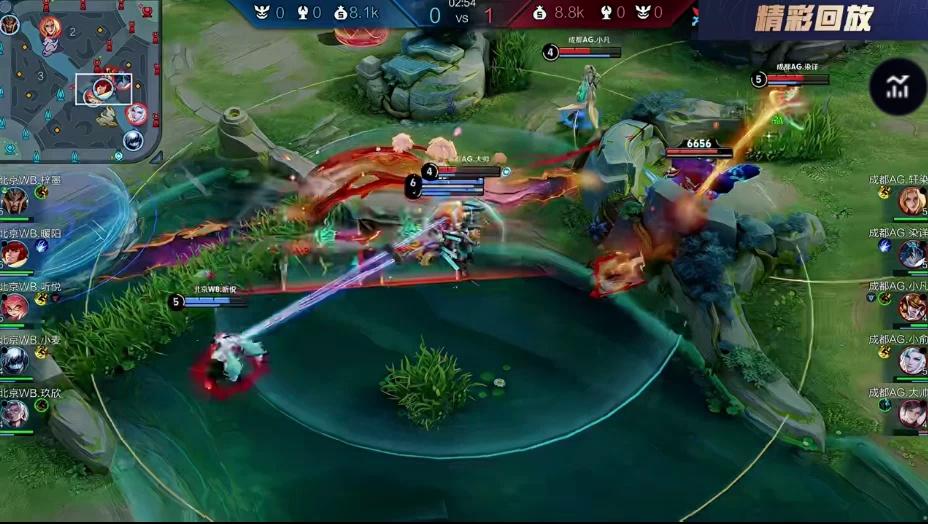Screen dimensions: 928x524
Task: Pick 成都AG.小俞 hero portrait
Action: point(912,360)
